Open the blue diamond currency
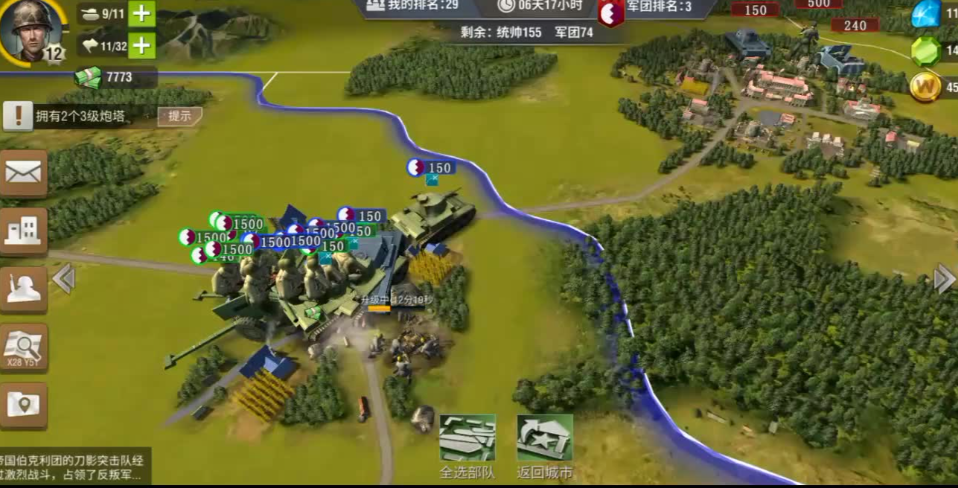Image resolution: width=958 pixels, height=488 pixels. (926, 14)
